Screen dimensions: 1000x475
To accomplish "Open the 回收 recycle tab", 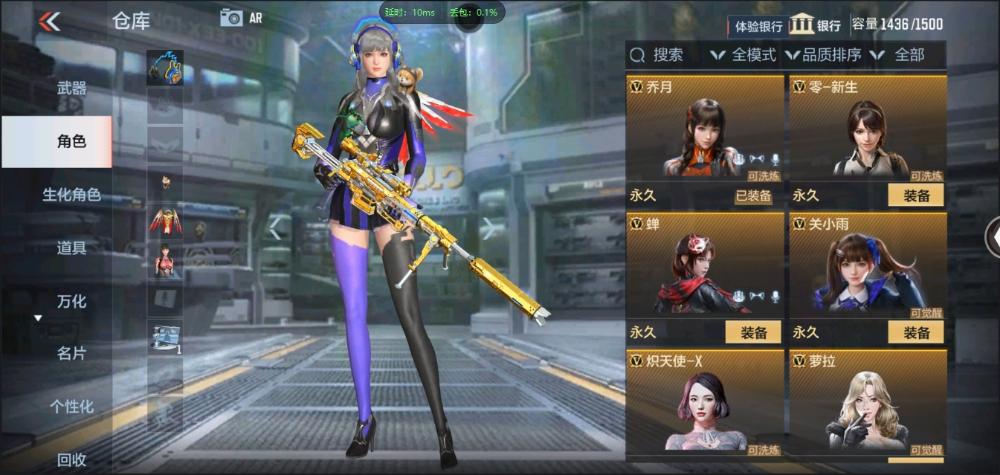I will pos(71,459).
